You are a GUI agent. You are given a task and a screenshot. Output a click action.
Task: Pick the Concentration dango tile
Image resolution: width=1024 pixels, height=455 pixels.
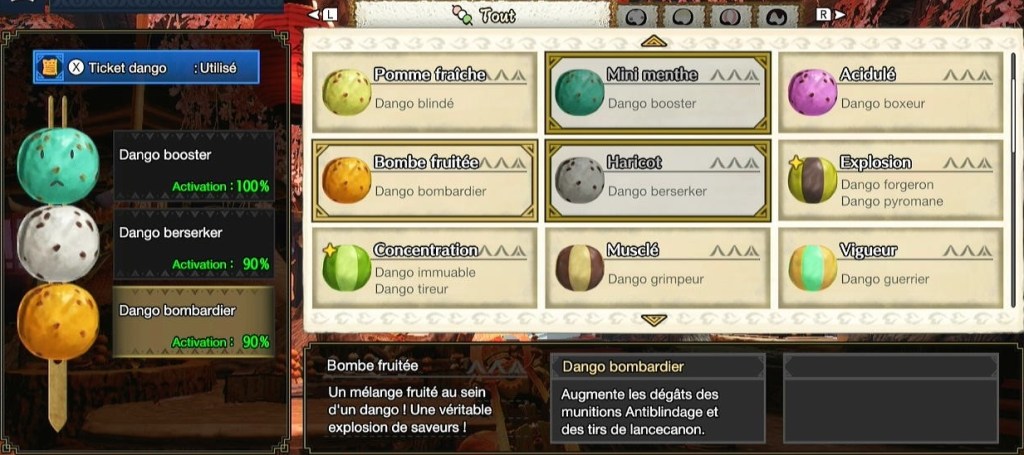pos(424,268)
